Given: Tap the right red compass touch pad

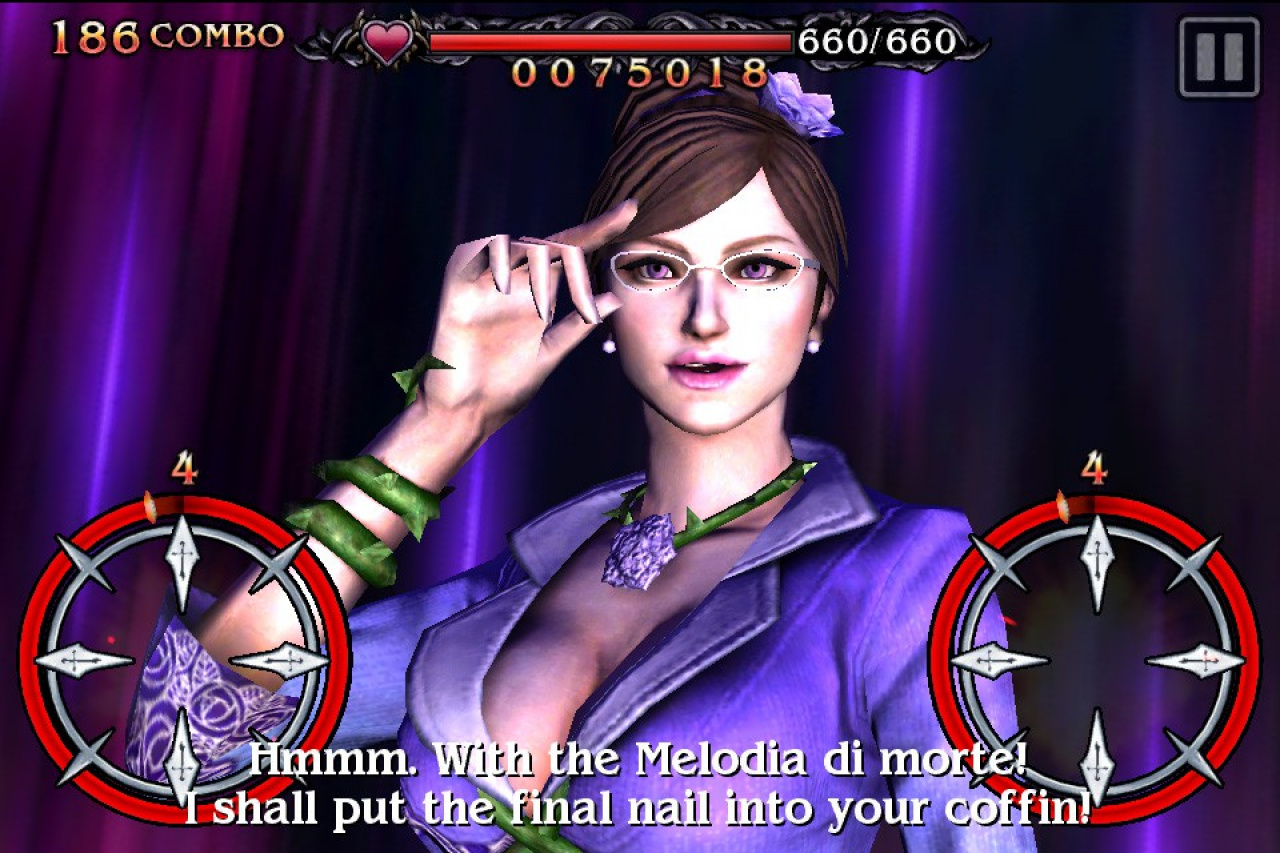Looking at the screenshot, I should click(1097, 660).
